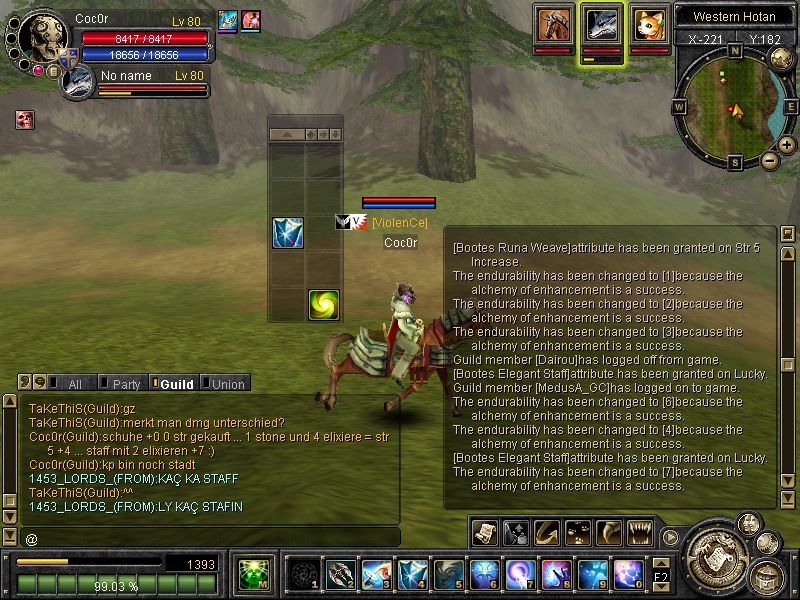Select the No name wolf pet portrait
This screenshot has height=600, width=800.
click(x=77, y=82)
